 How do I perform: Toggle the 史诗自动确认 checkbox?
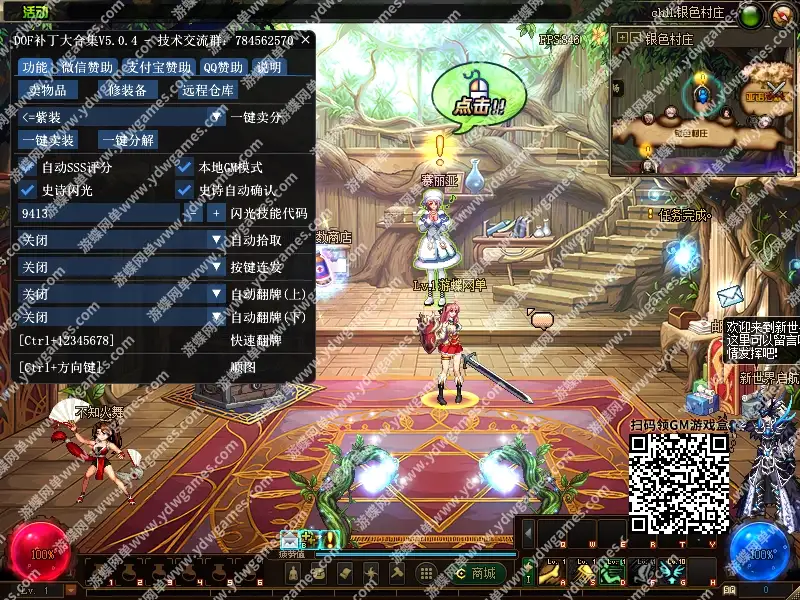click(184, 190)
